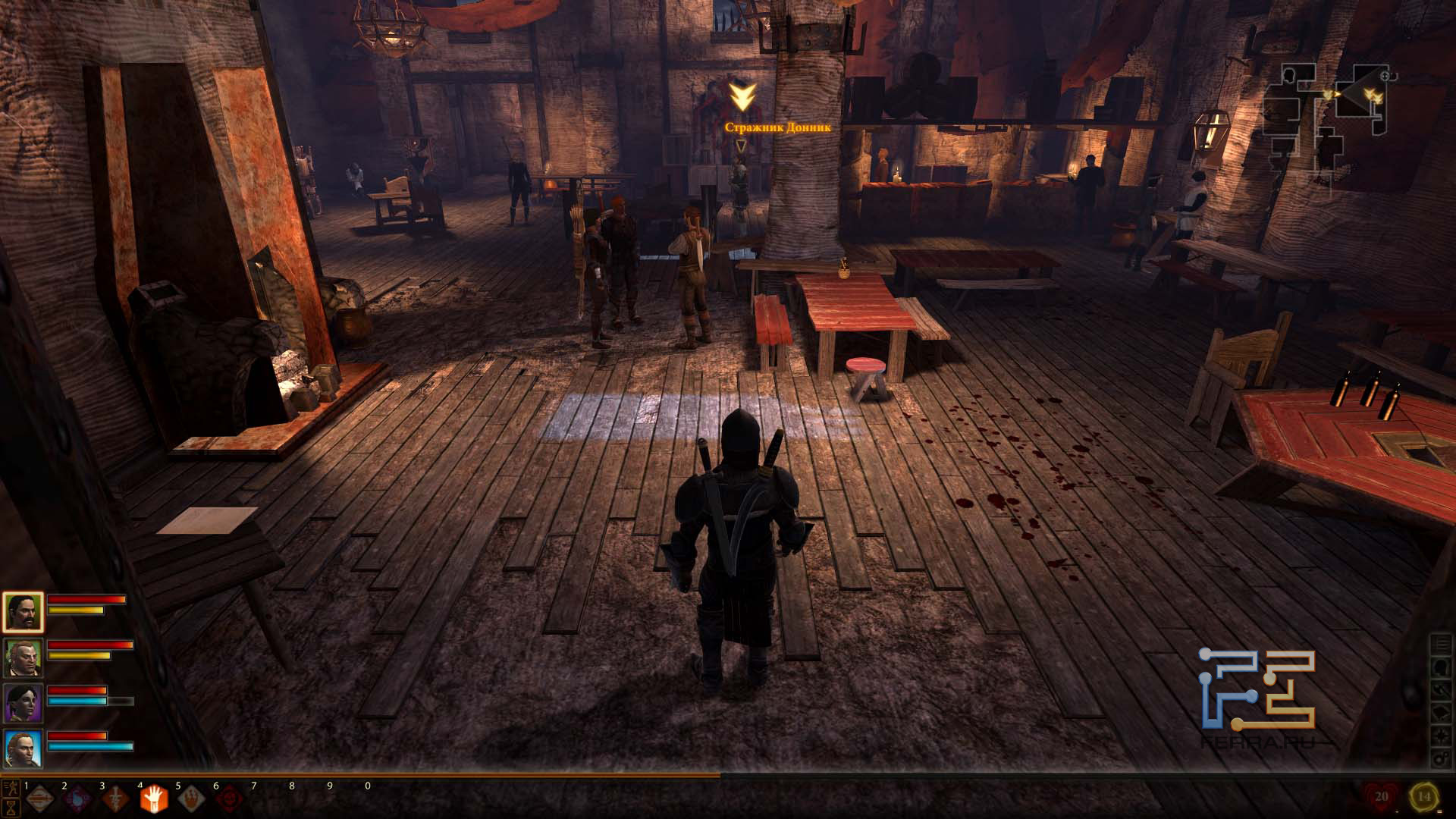The image size is (1456, 819).
Task: Open the top lined-list menu icon
Action: click(1439, 645)
